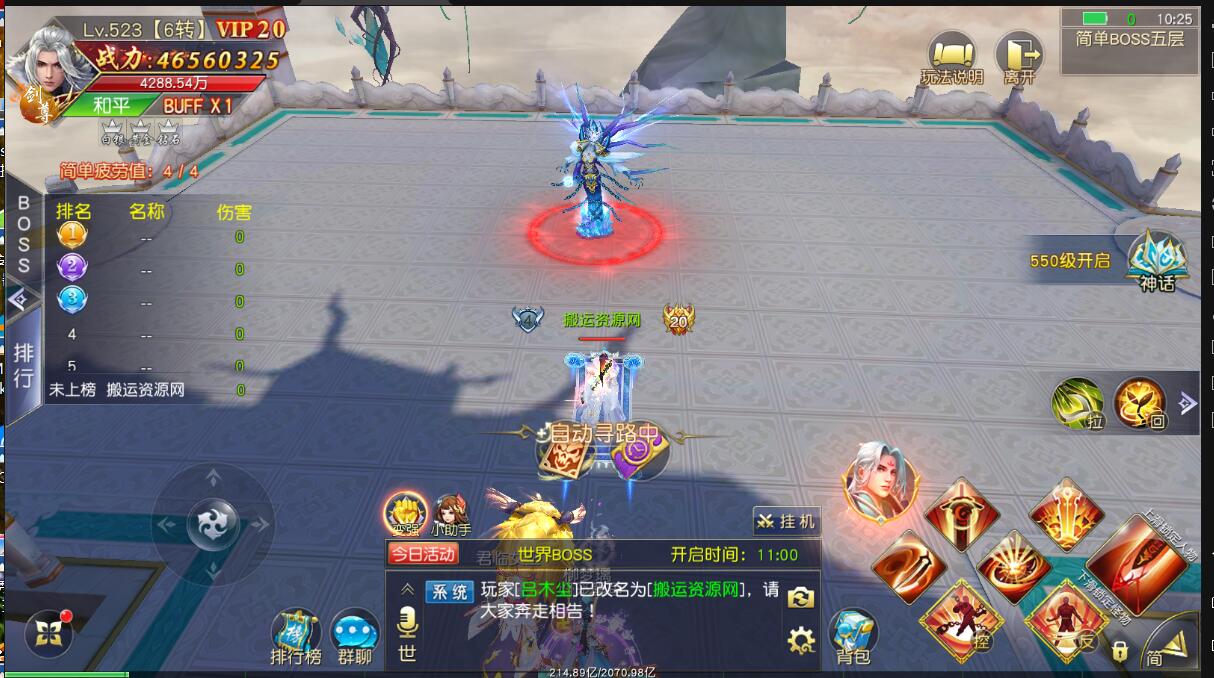This screenshot has height=678, width=1214.
Task: Open chat settings gear icon
Action: coord(801,639)
